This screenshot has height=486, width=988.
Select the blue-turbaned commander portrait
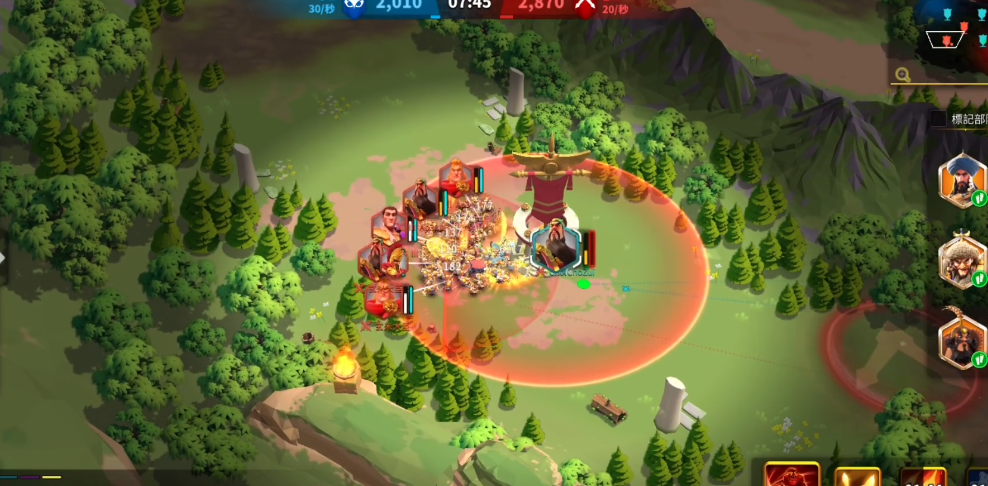pos(962,180)
